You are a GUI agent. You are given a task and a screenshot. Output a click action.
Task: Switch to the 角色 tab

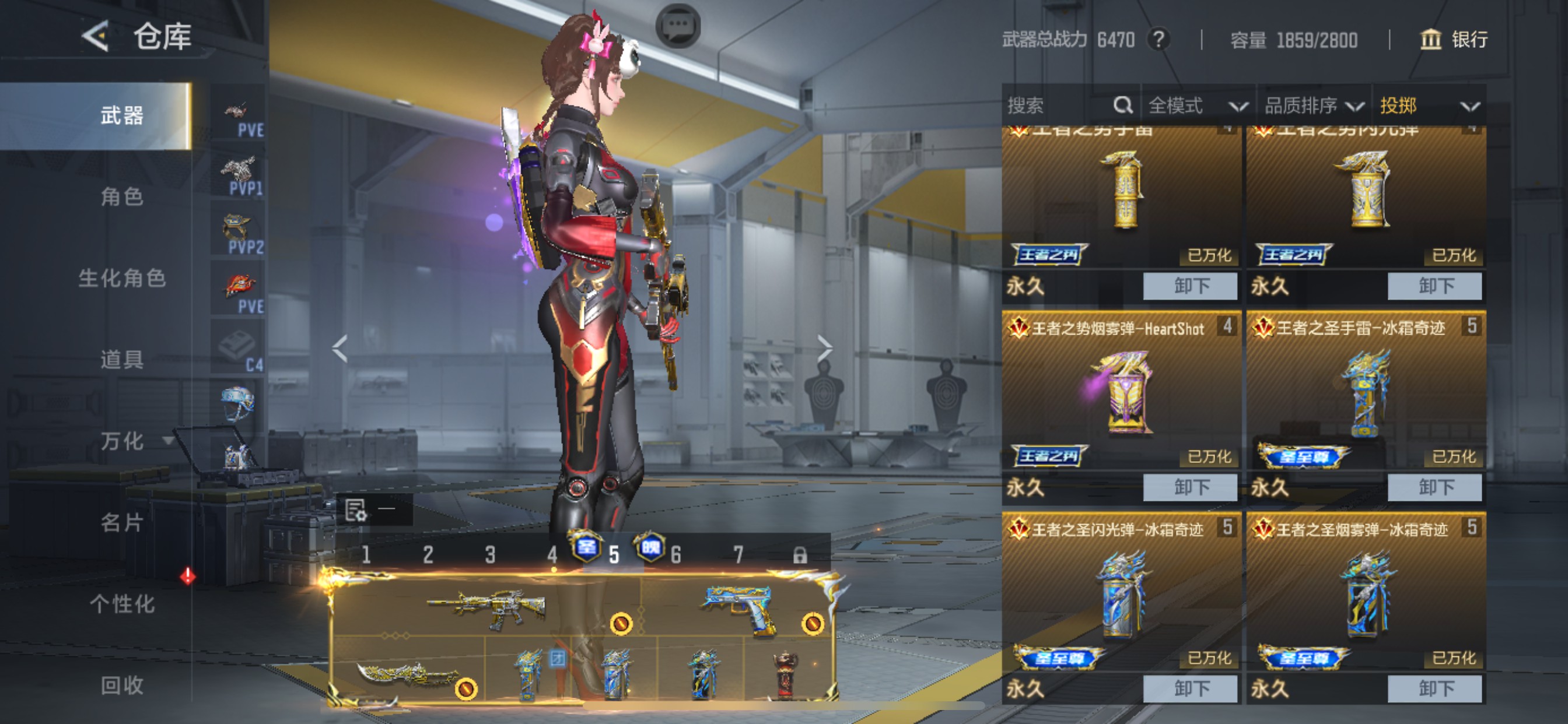point(122,196)
